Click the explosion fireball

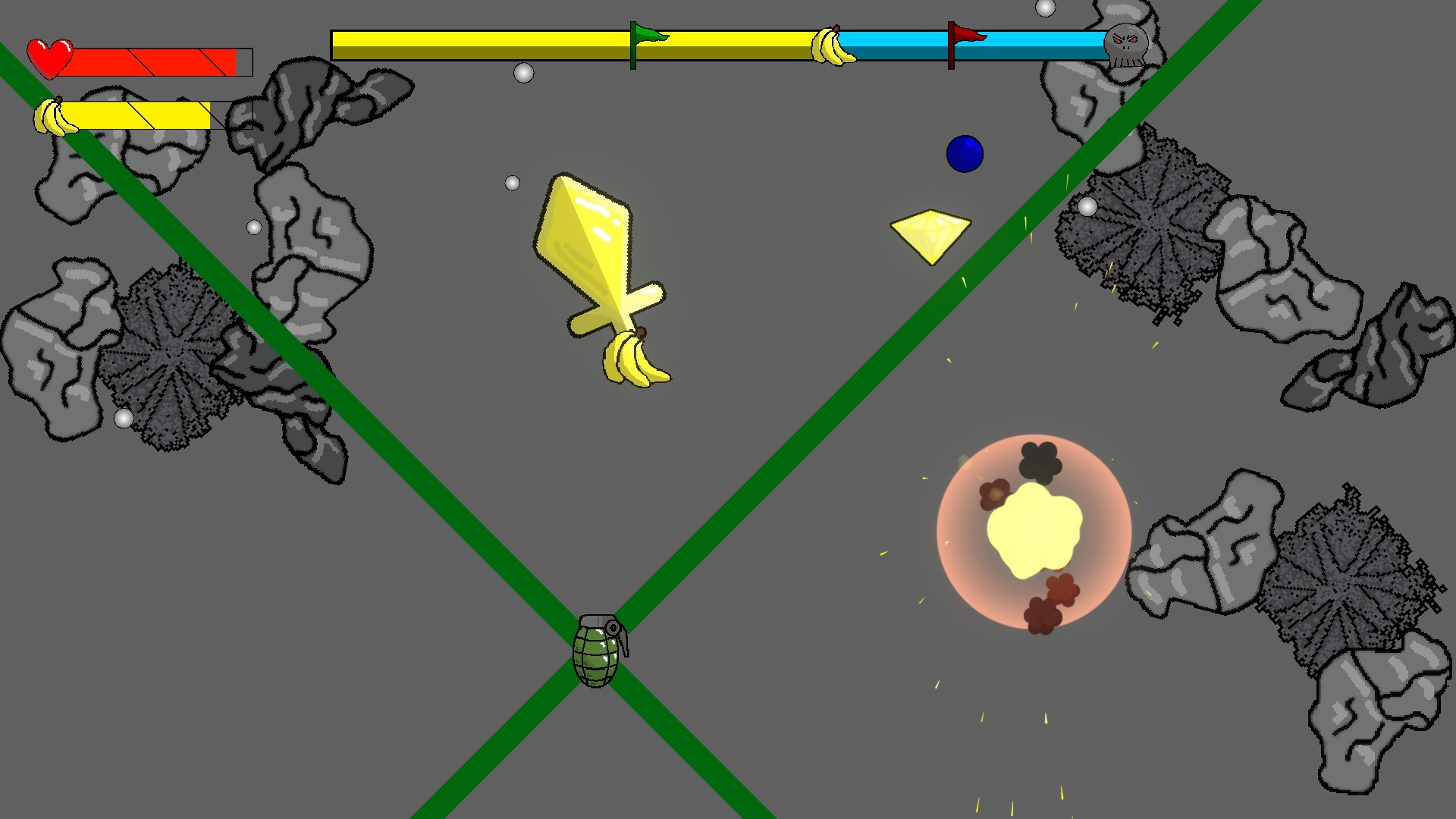[1033, 531]
